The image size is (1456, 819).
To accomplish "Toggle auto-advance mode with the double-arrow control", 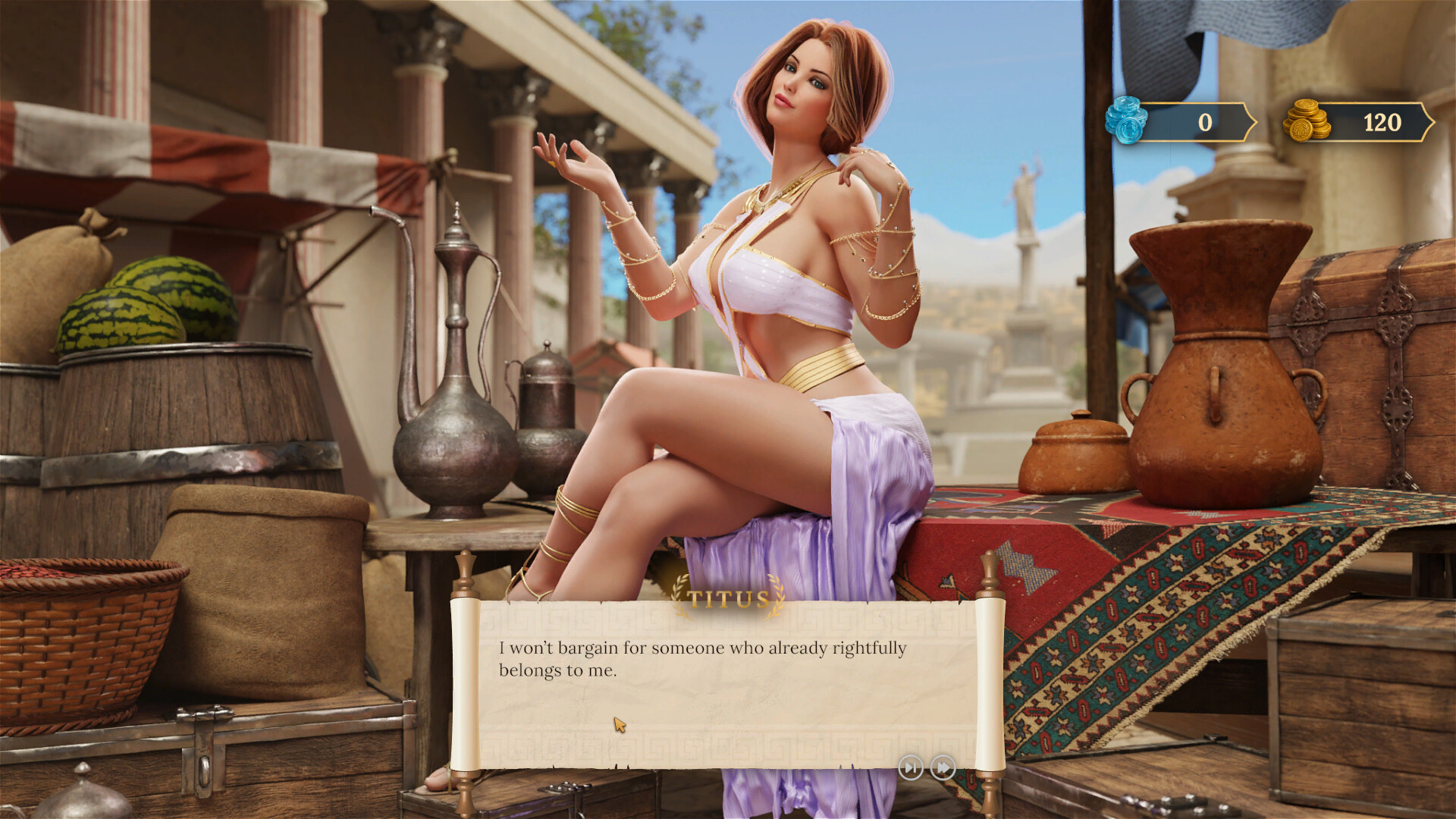I will pyautogui.click(x=941, y=768).
